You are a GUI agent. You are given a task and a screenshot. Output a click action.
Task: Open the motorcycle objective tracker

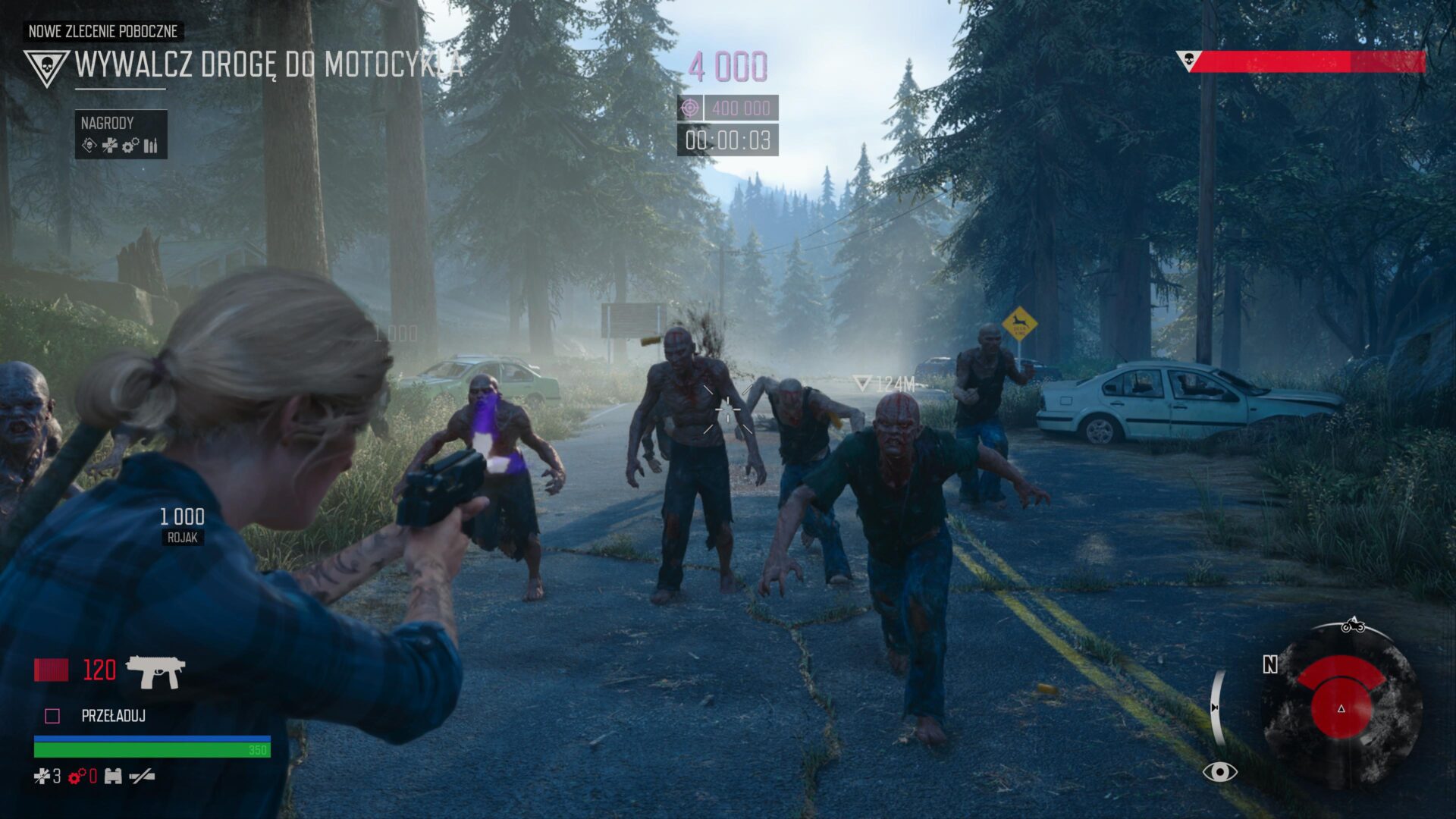268,65
